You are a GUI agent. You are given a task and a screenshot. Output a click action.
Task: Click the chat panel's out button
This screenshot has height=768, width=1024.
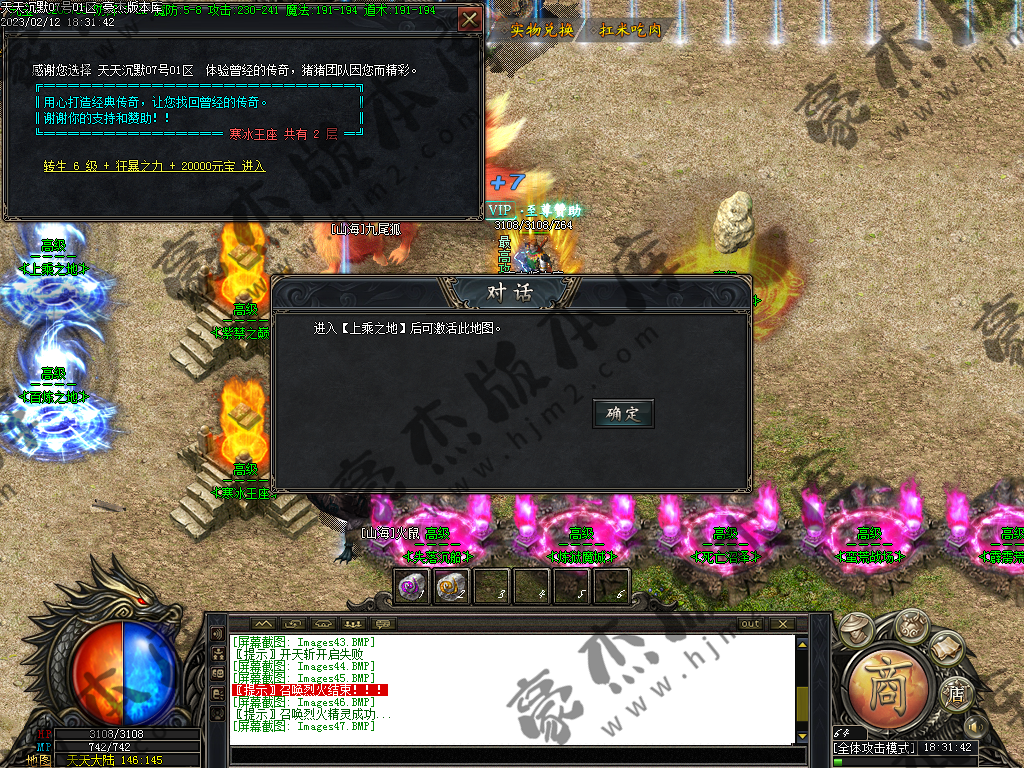tap(749, 624)
